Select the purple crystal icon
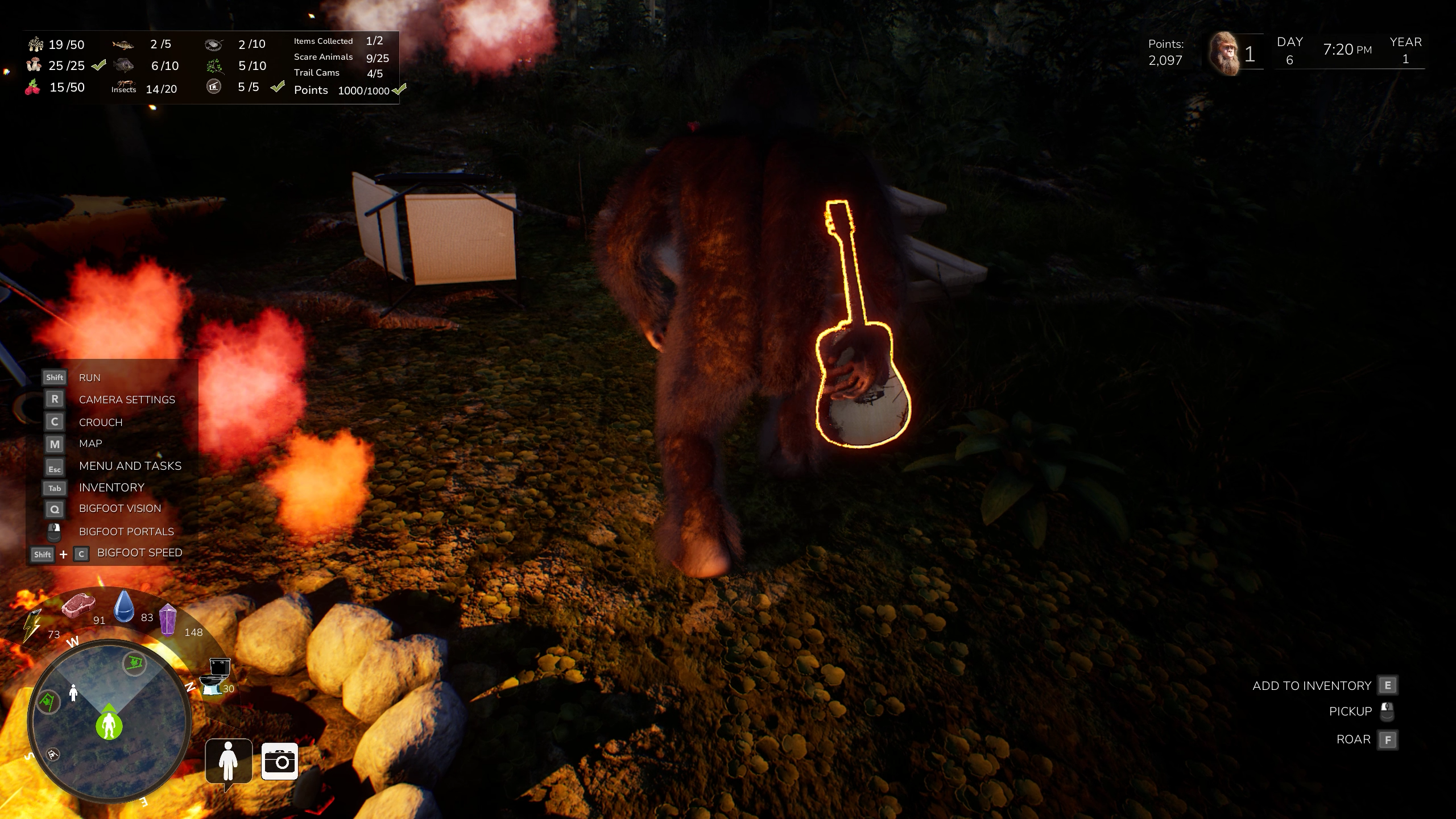The width and height of the screenshot is (1456, 819). [x=168, y=619]
